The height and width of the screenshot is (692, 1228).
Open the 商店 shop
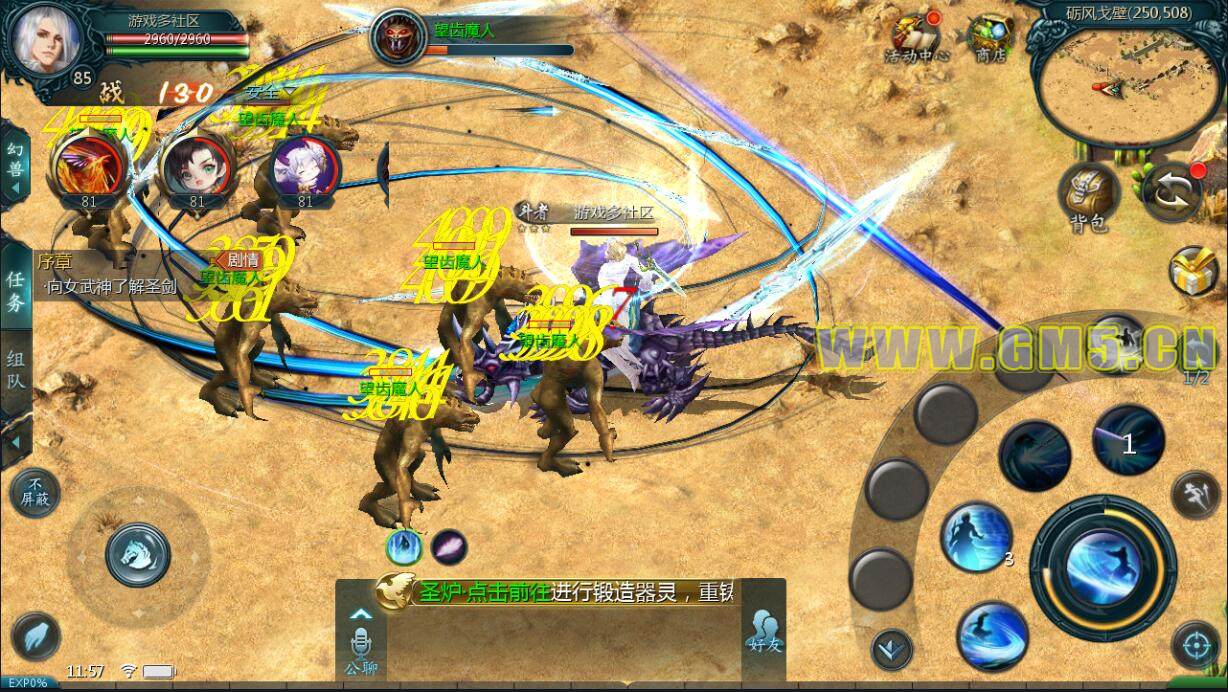[x=990, y=38]
